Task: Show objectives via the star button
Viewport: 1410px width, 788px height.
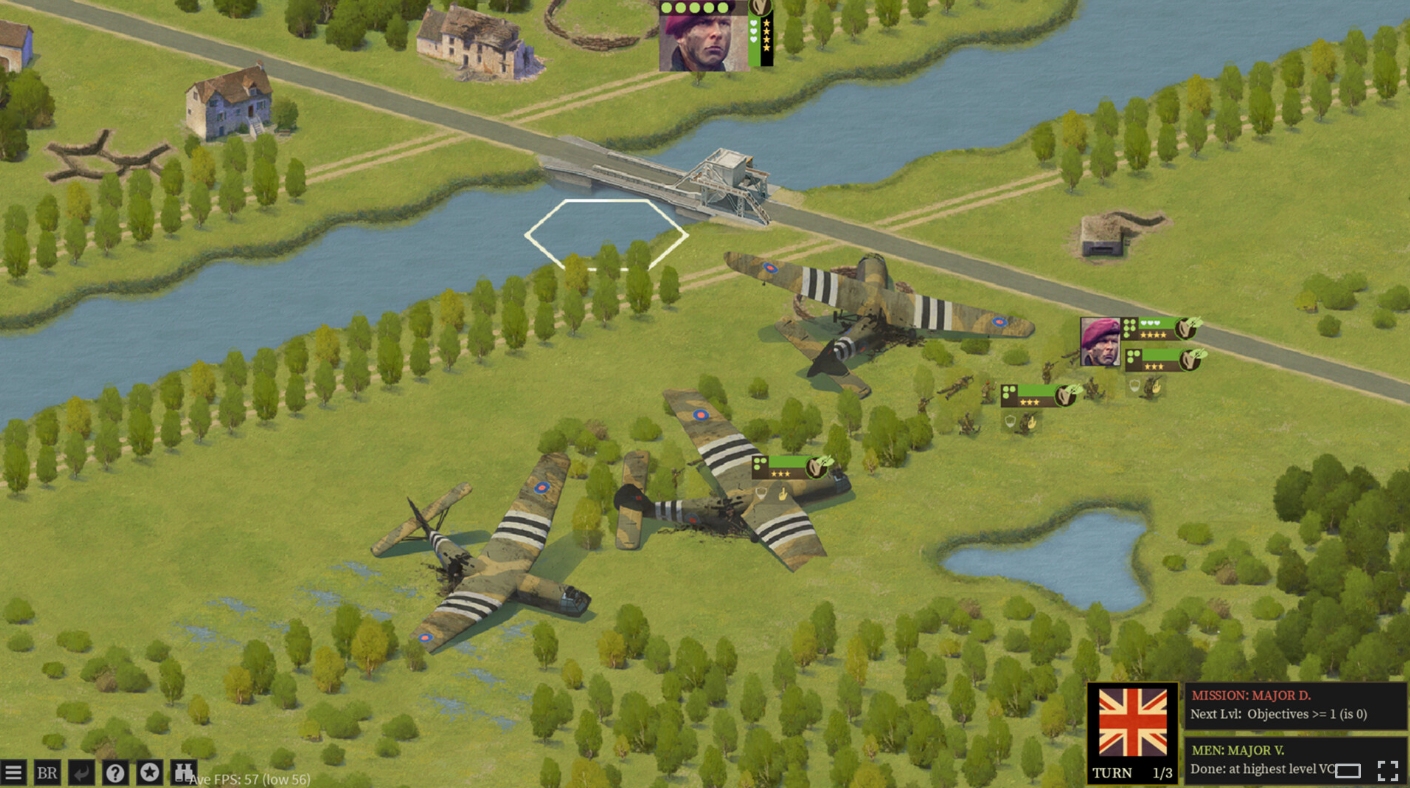Action: (149, 772)
